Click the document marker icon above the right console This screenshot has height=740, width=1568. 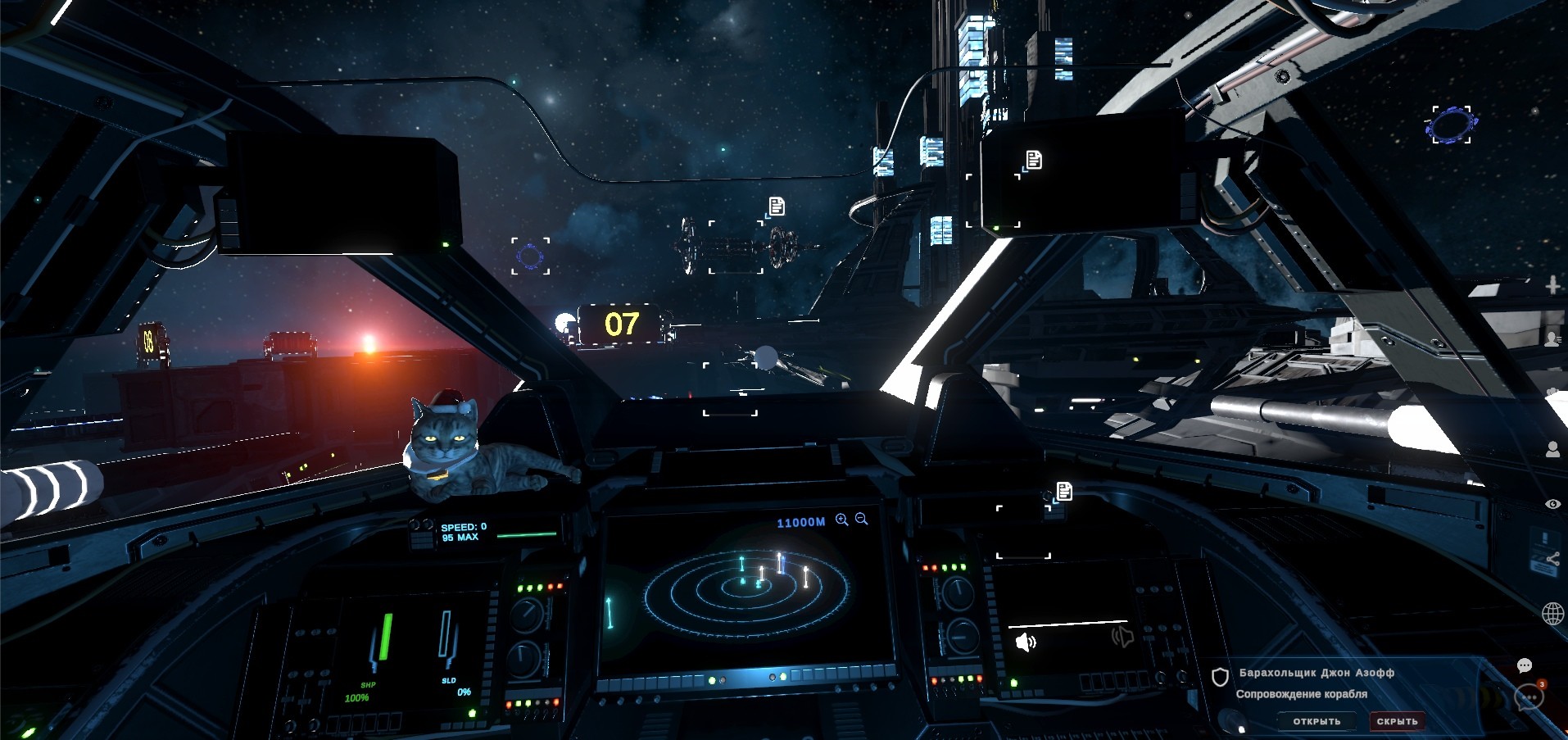tap(1065, 491)
